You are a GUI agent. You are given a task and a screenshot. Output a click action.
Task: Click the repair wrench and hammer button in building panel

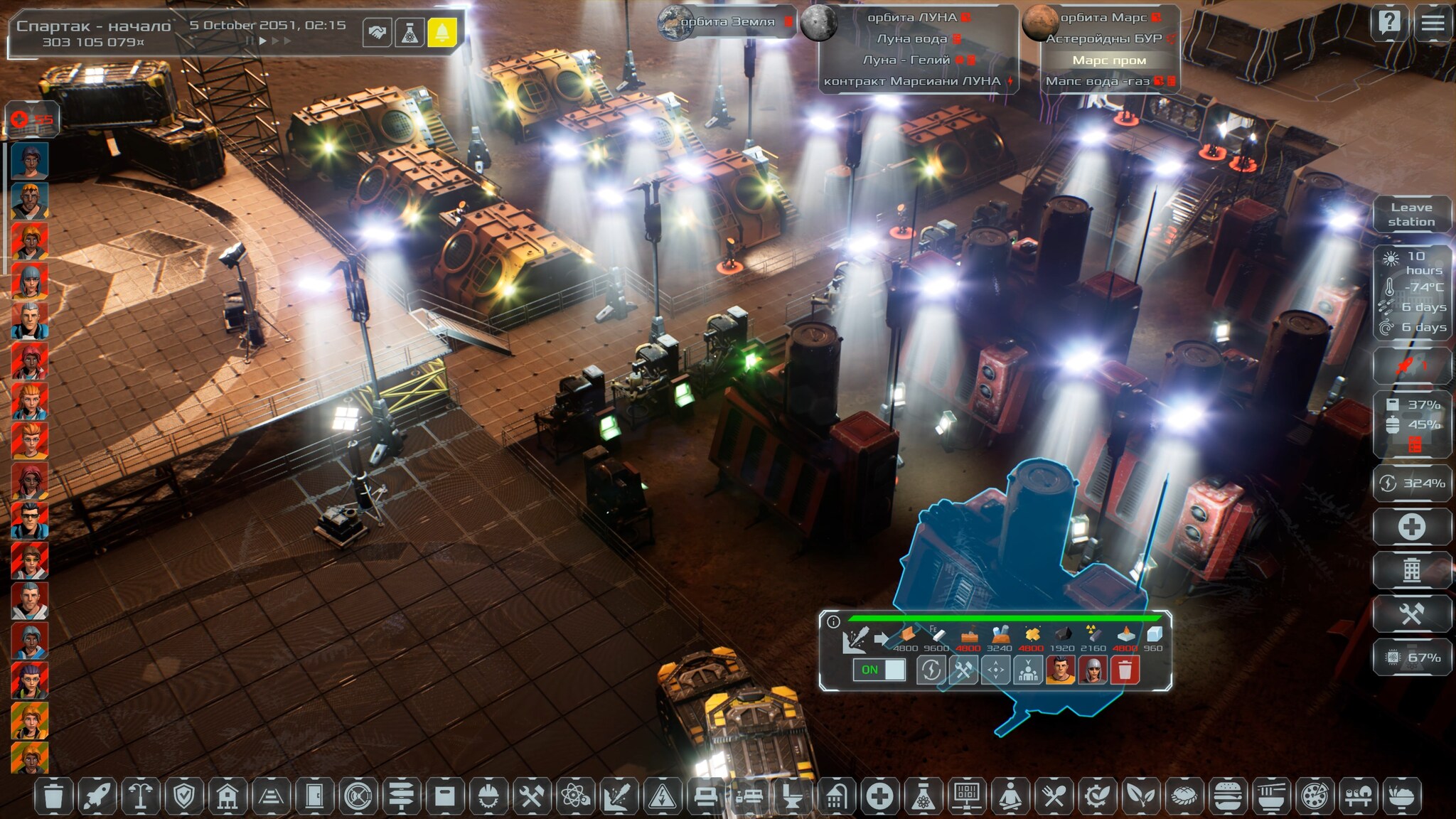(x=963, y=670)
